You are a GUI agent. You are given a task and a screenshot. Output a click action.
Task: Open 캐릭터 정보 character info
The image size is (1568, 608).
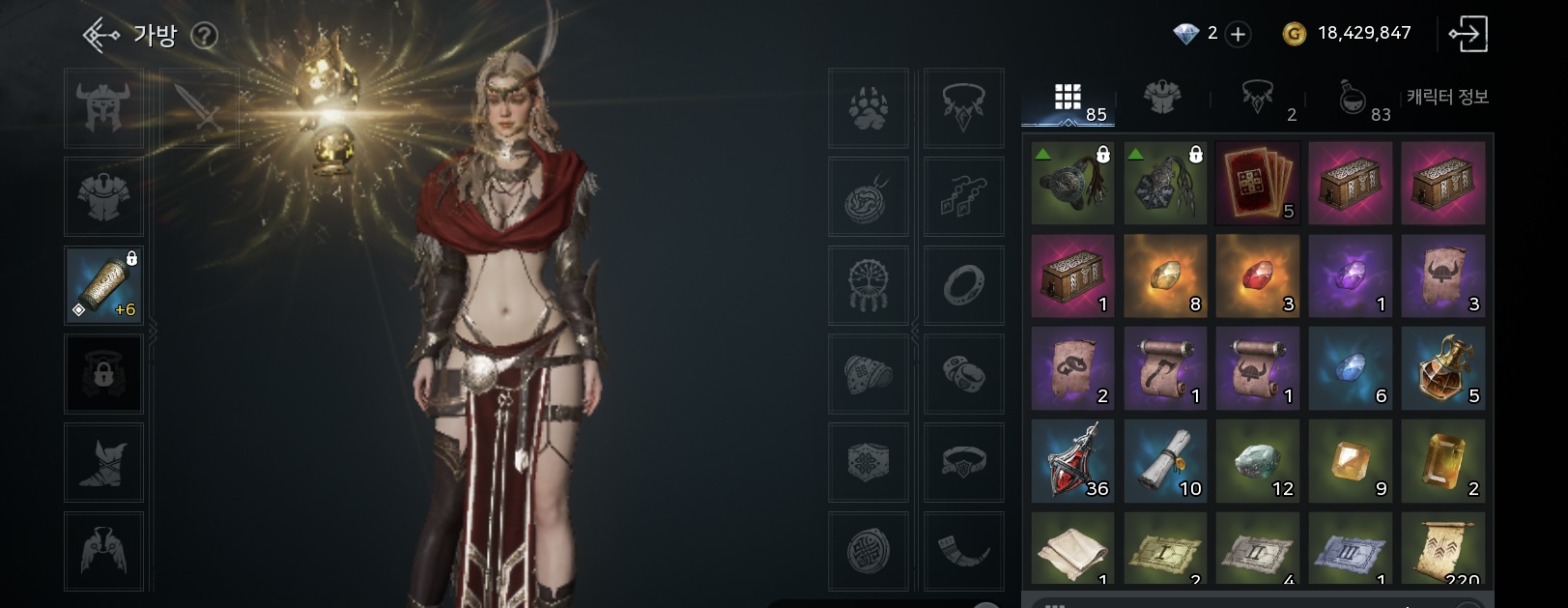[1446, 97]
